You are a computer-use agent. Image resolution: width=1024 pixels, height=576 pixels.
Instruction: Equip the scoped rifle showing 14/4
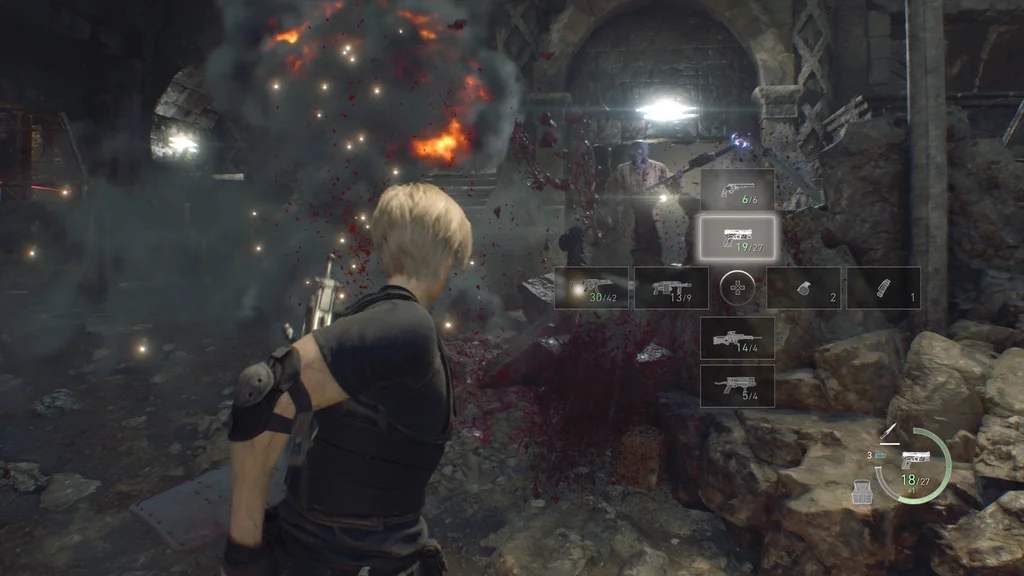click(x=737, y=338)
